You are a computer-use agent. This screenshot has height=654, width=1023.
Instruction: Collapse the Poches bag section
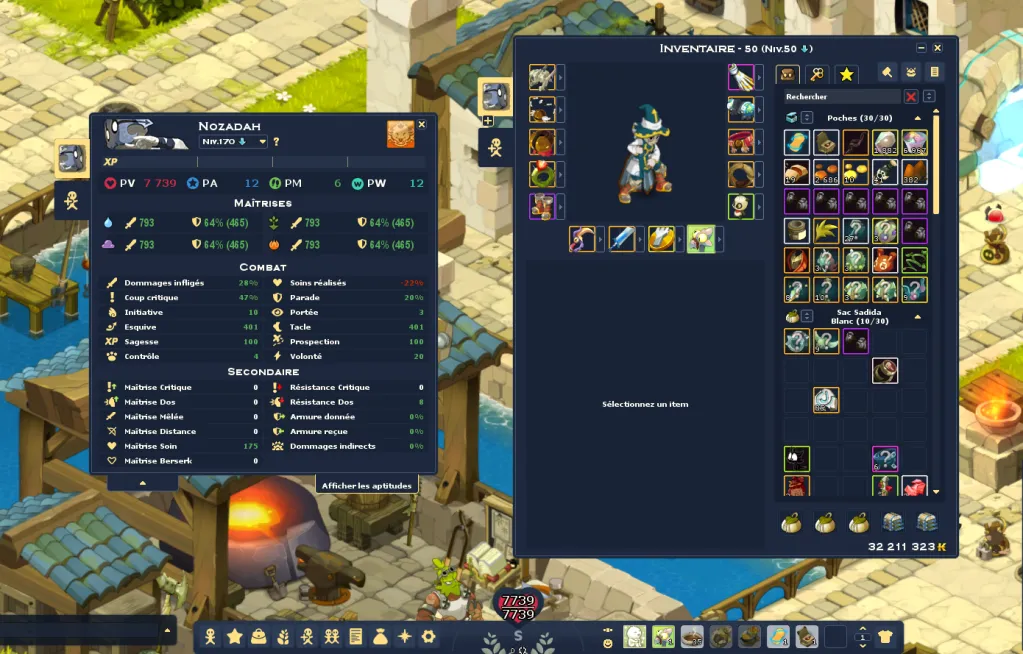[918, 118]
